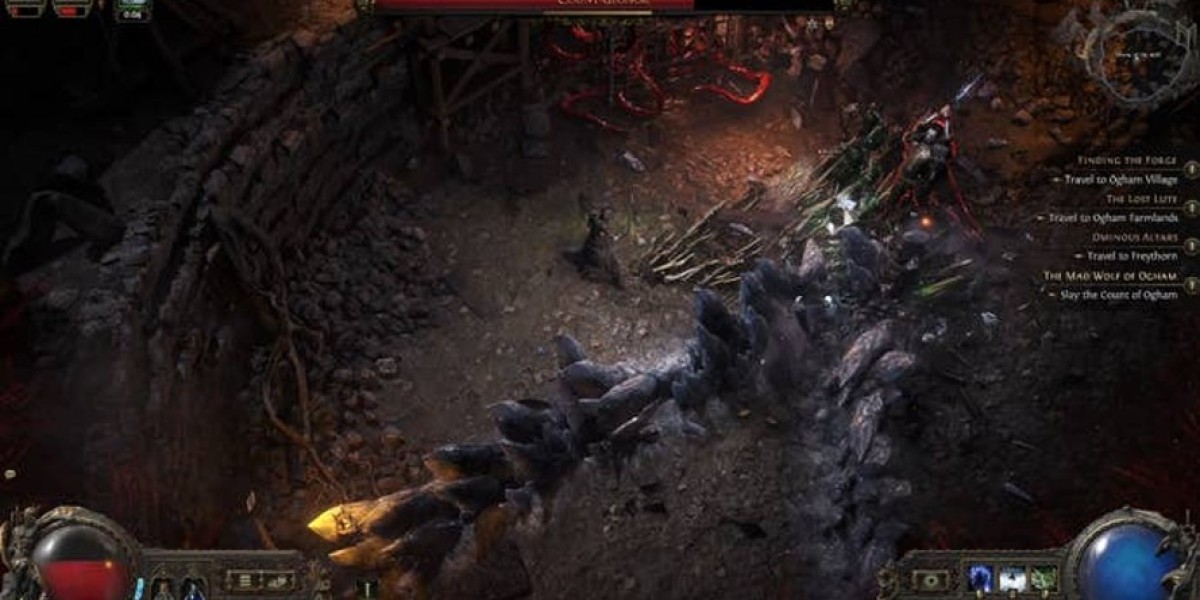Viewport: 1200px width, 600px height.
Task: Activate the blue lightning skill icon
Action: [x=980, y=580]
